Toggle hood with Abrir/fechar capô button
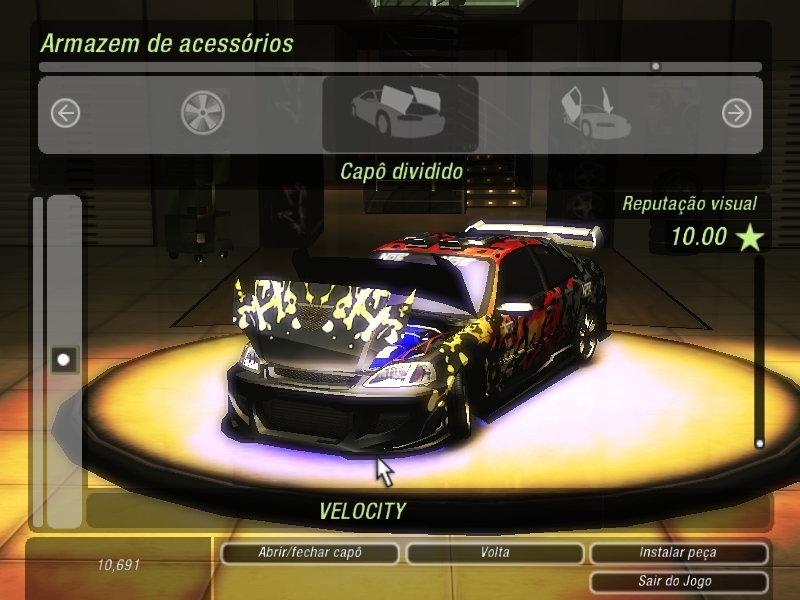This screenshot has width=800, height=600. [308, 553]
